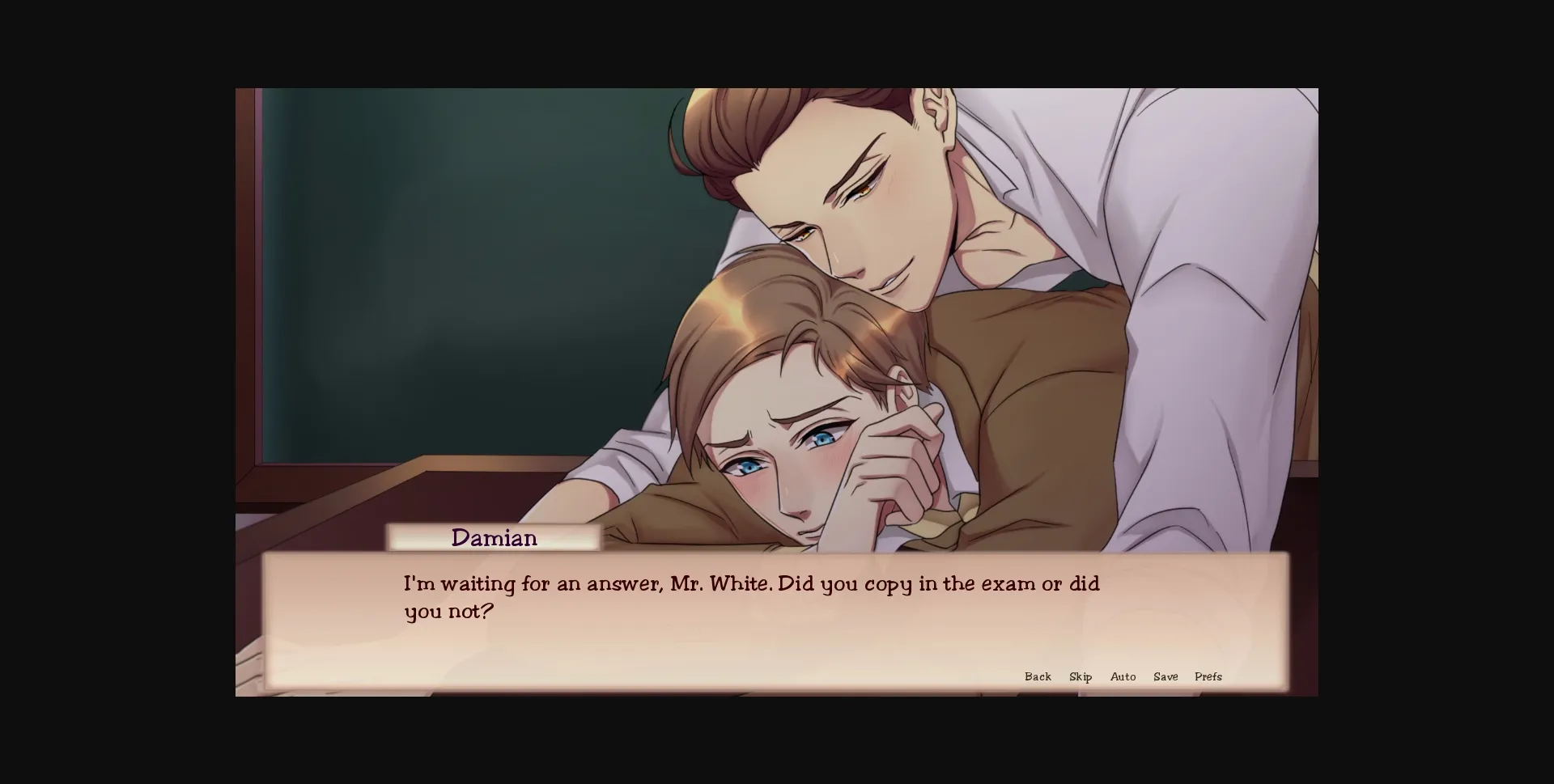This screenshot has width=1554, height=784.
Task: Choose Save from the quick menu bar
Action: pos(1165,676)
